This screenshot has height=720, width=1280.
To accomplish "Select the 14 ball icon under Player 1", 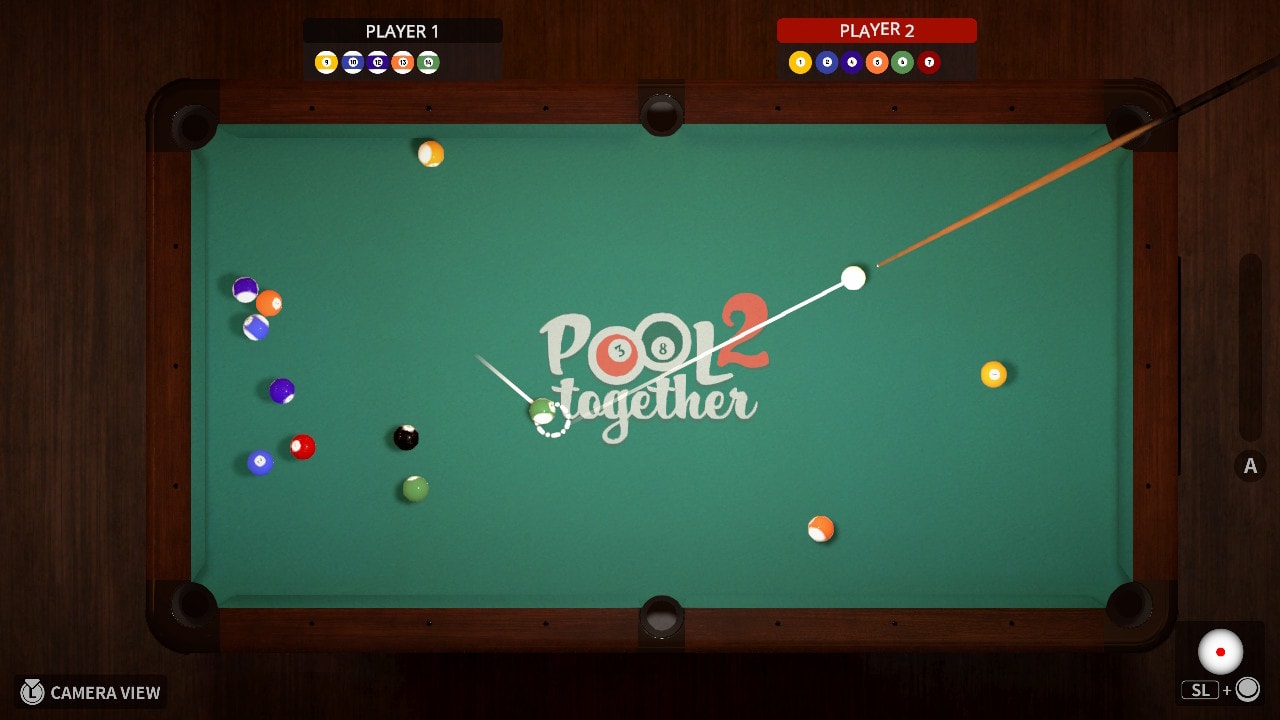I will click(427, 61).
